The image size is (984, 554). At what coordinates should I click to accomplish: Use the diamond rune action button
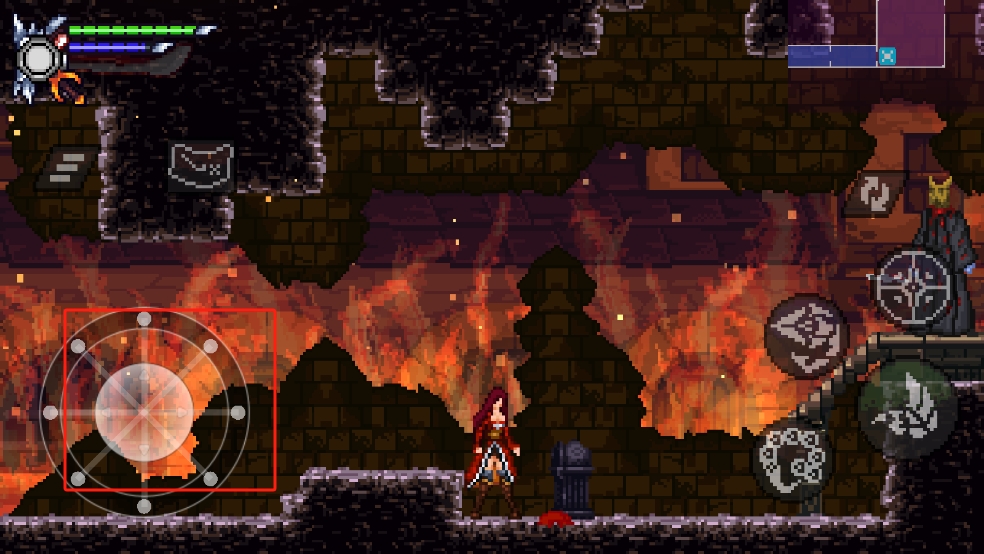click(x=806, y=336)
